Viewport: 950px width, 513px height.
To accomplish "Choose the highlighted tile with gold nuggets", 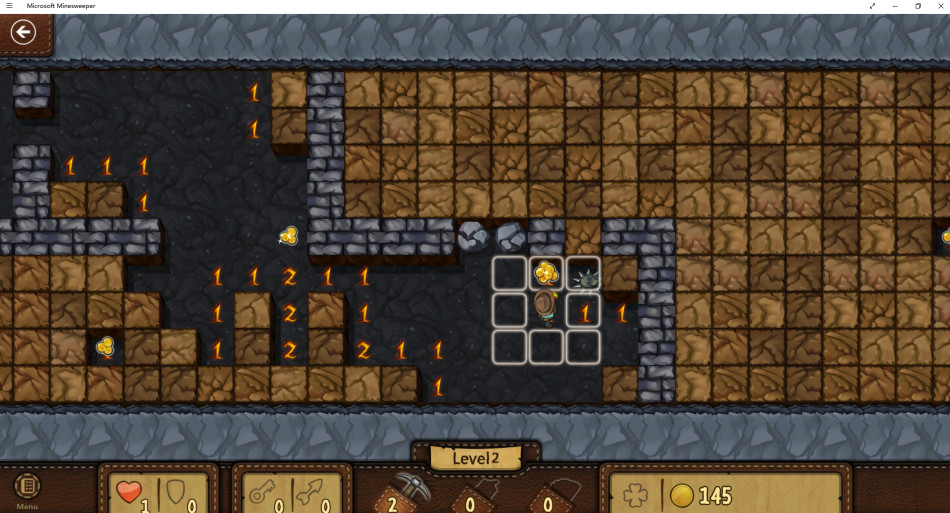I will pyautogui.click(x=546, y=273).
